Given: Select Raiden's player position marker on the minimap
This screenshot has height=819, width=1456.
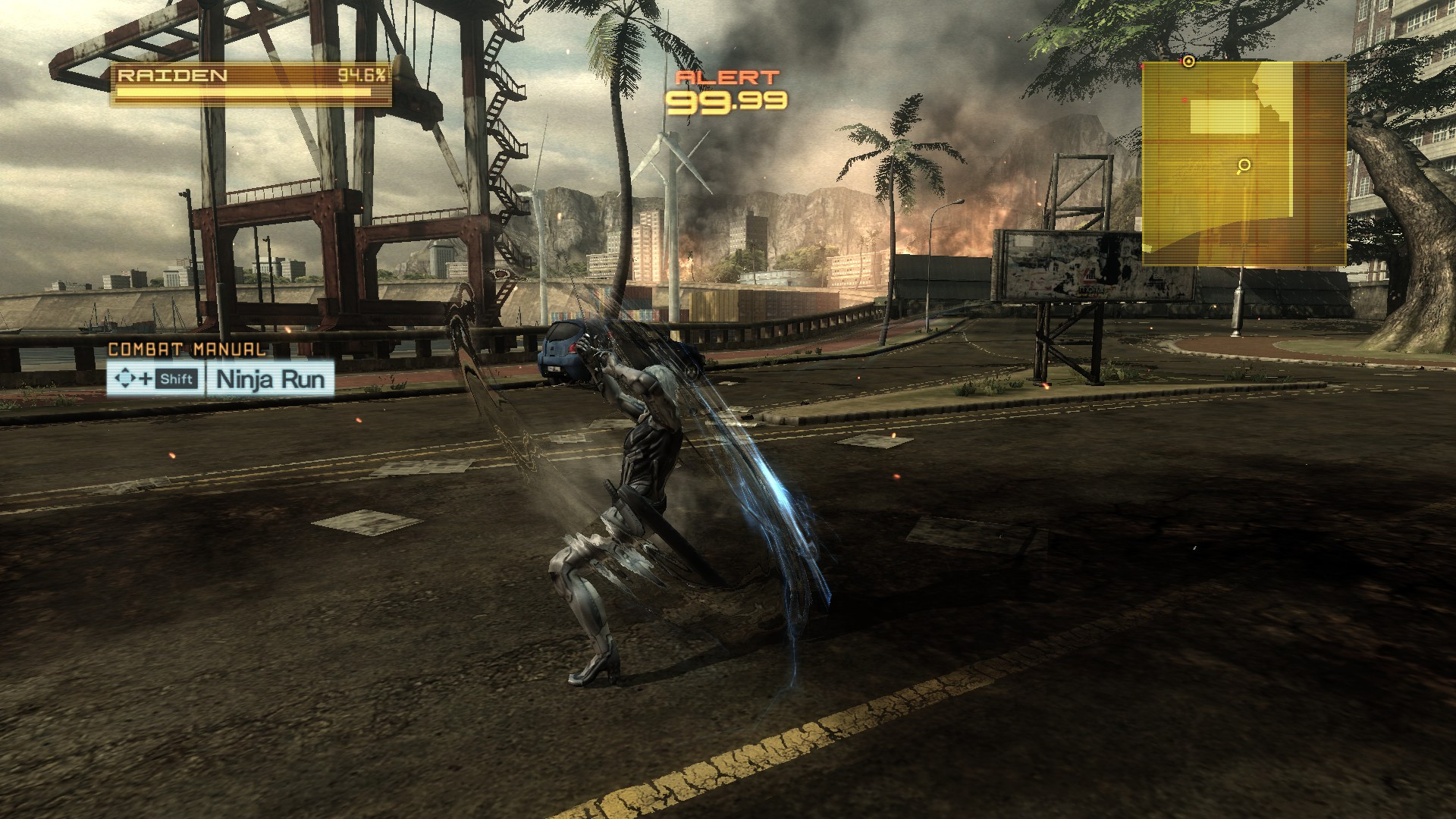Looking at the screenshot, I should tap(1188, 61).
